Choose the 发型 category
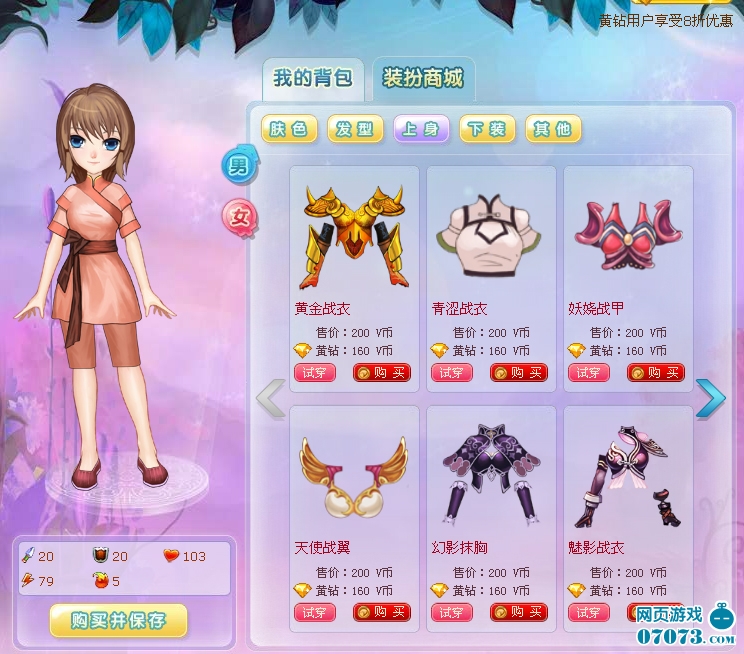The width and height of the screenshot is (744, 654). (355, 129)
